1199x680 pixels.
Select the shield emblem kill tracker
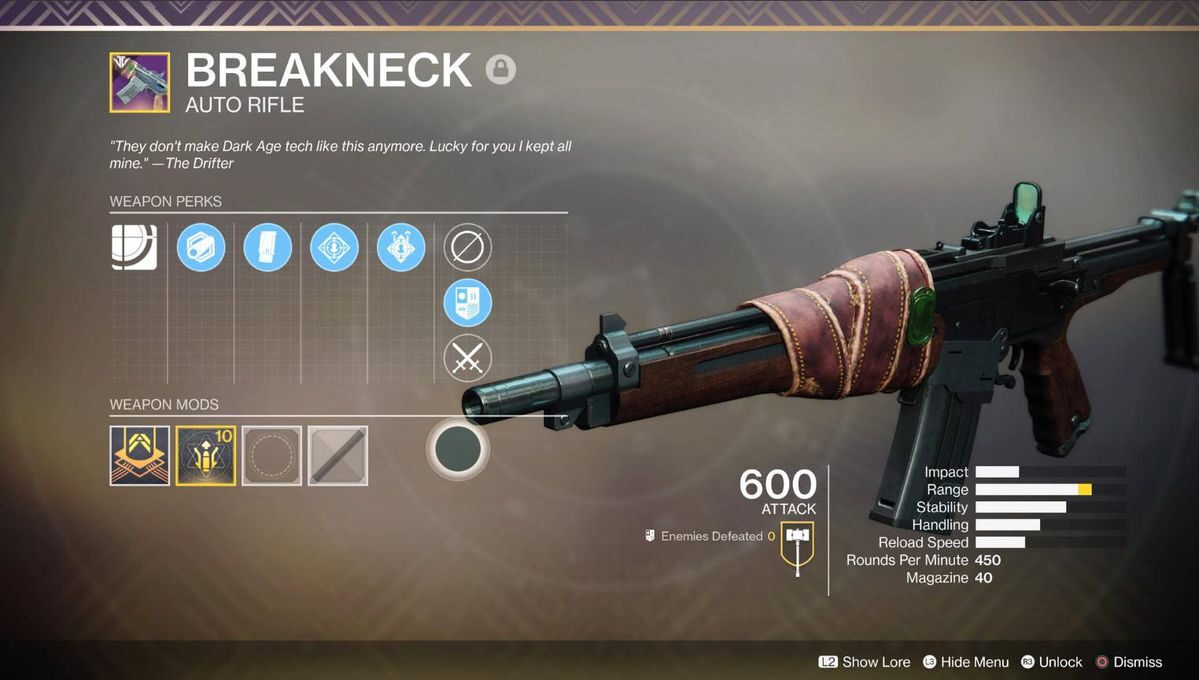(x=467, y=302)
